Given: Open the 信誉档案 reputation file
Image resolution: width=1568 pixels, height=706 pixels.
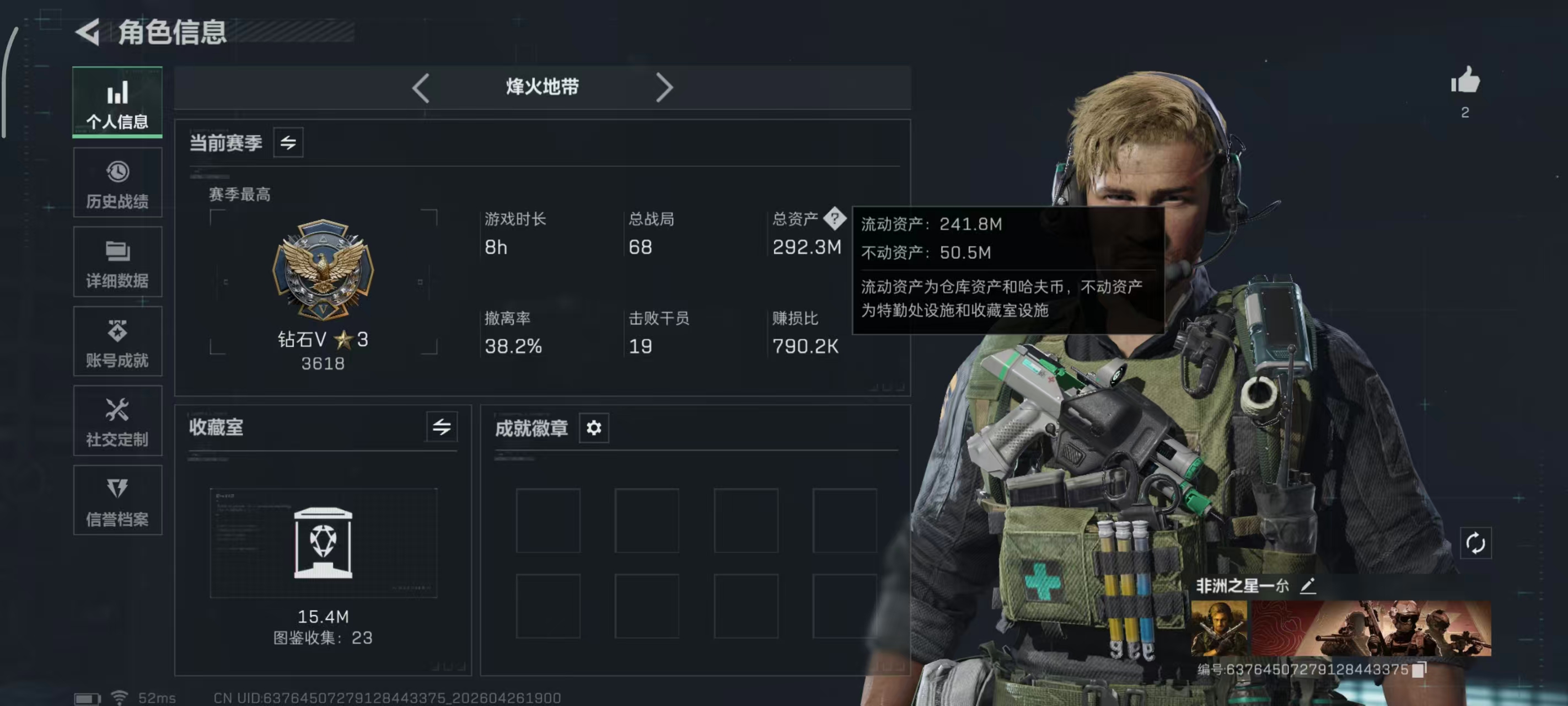Looking at the screenshot, I should [117, 500].
